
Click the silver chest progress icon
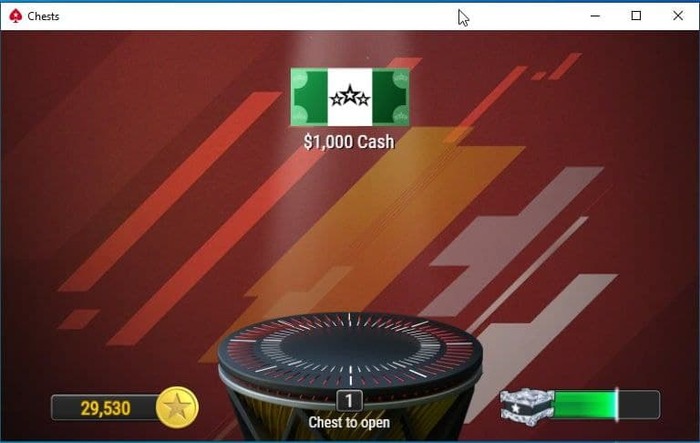point(526,405)
